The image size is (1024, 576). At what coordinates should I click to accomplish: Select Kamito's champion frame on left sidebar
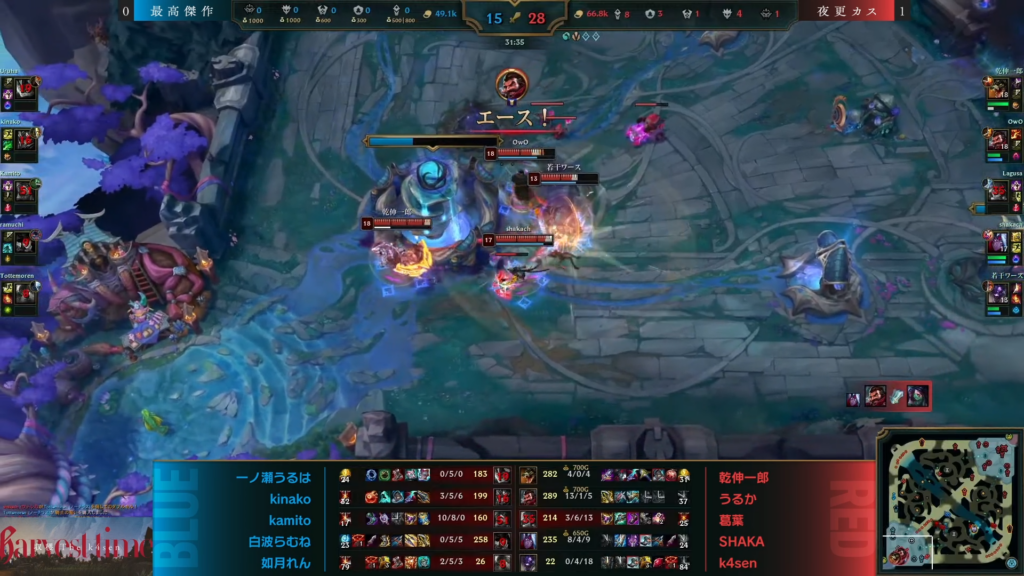24,193
